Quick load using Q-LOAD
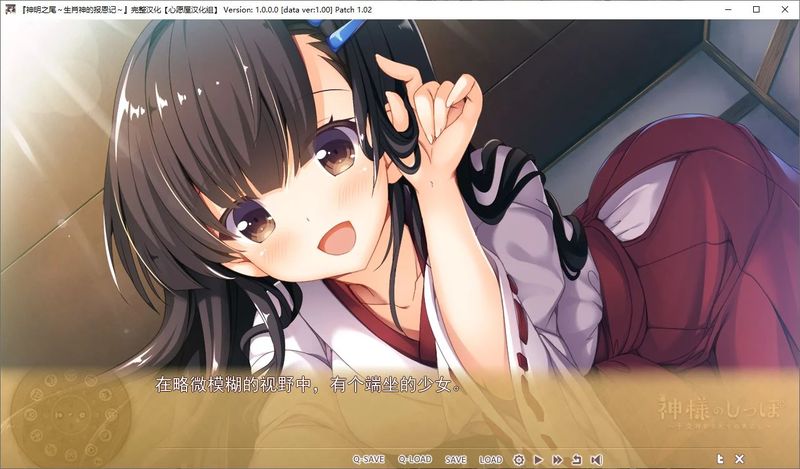800x469 pixels. point(414,459)
